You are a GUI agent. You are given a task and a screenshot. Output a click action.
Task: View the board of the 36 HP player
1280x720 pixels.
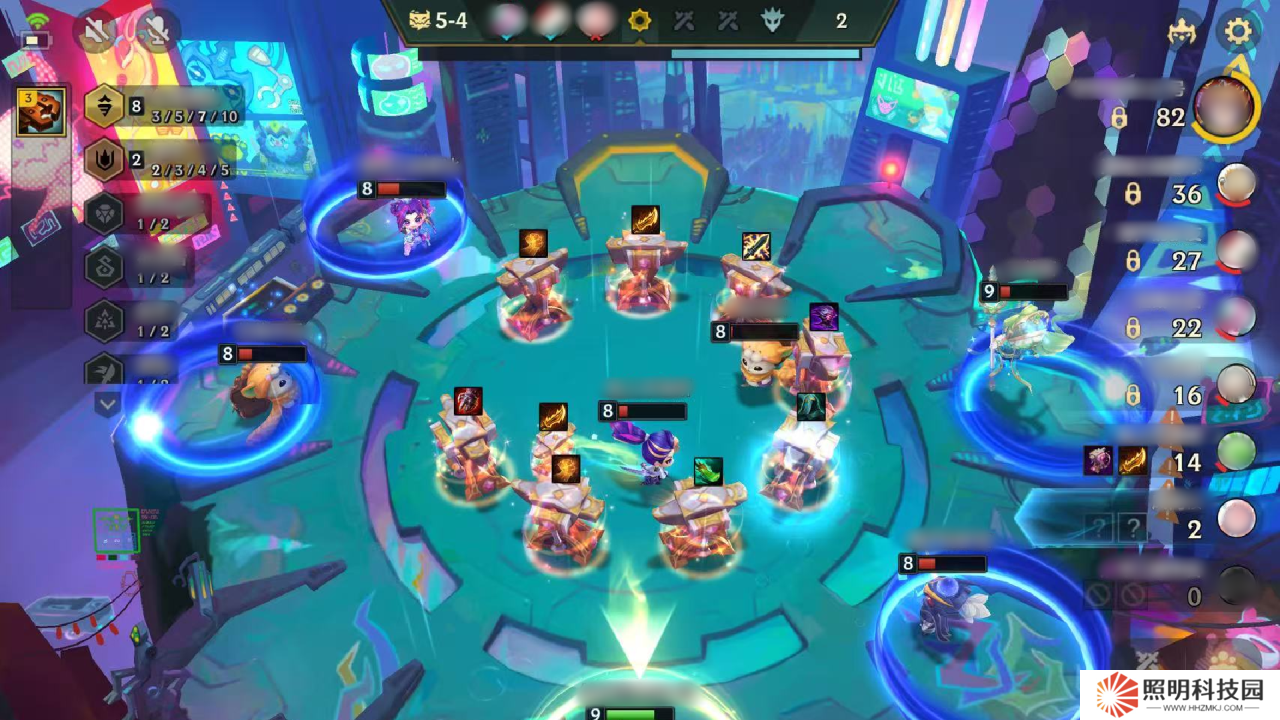1236,184
